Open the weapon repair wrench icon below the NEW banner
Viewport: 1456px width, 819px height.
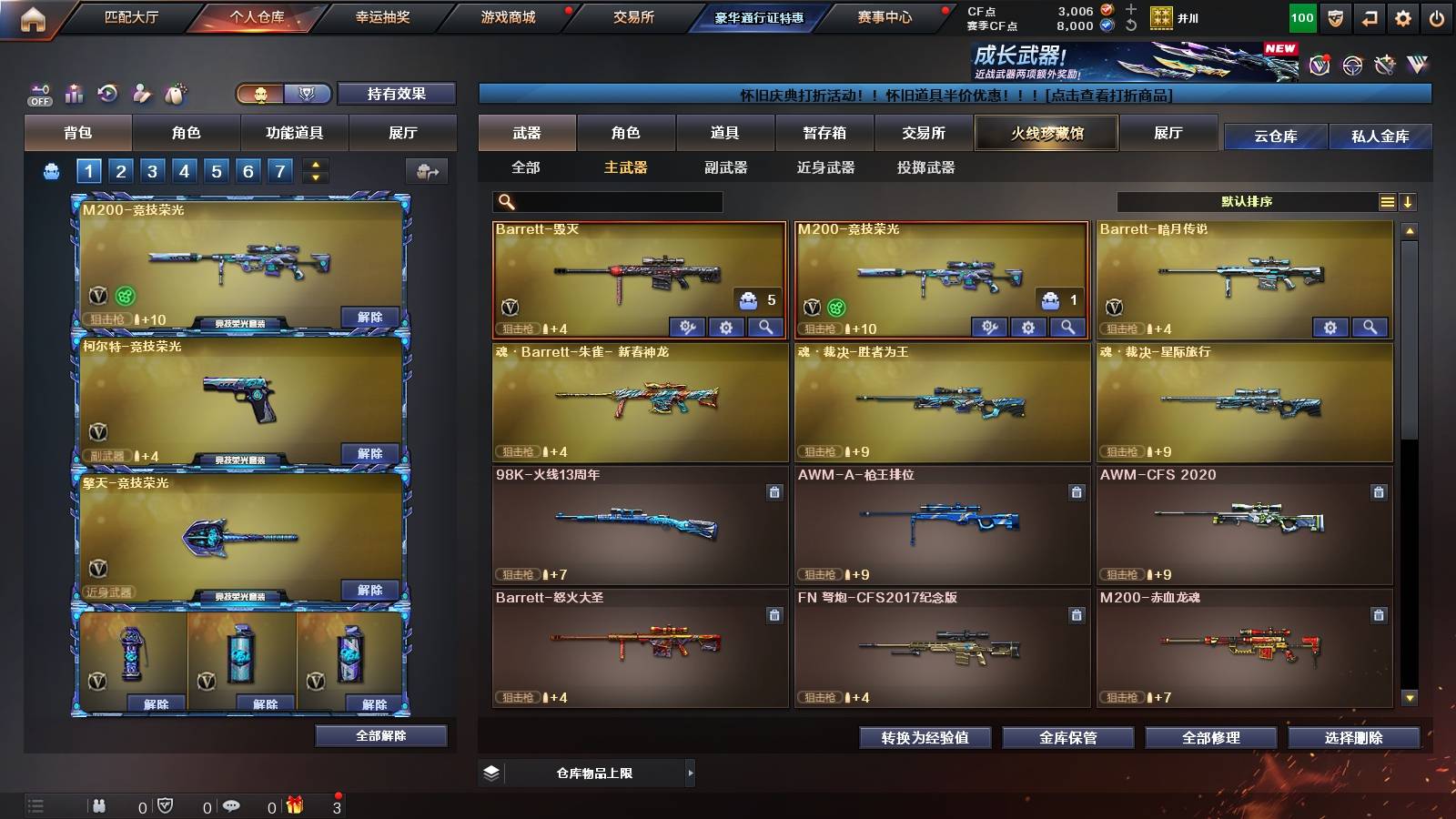1384,64
